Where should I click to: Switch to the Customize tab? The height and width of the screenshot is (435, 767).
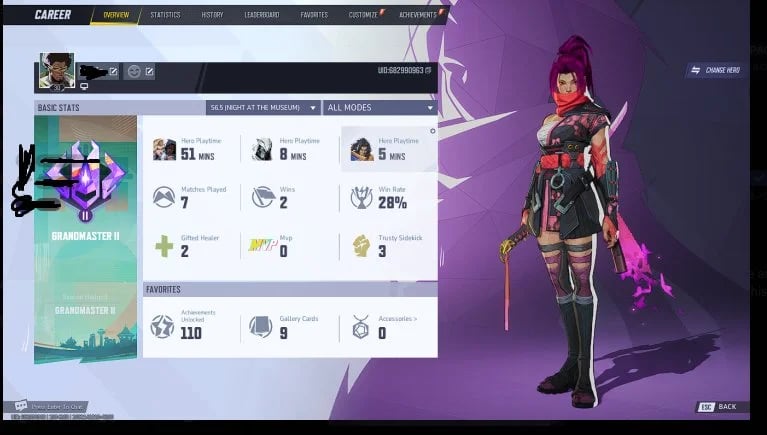coord(363,15)
